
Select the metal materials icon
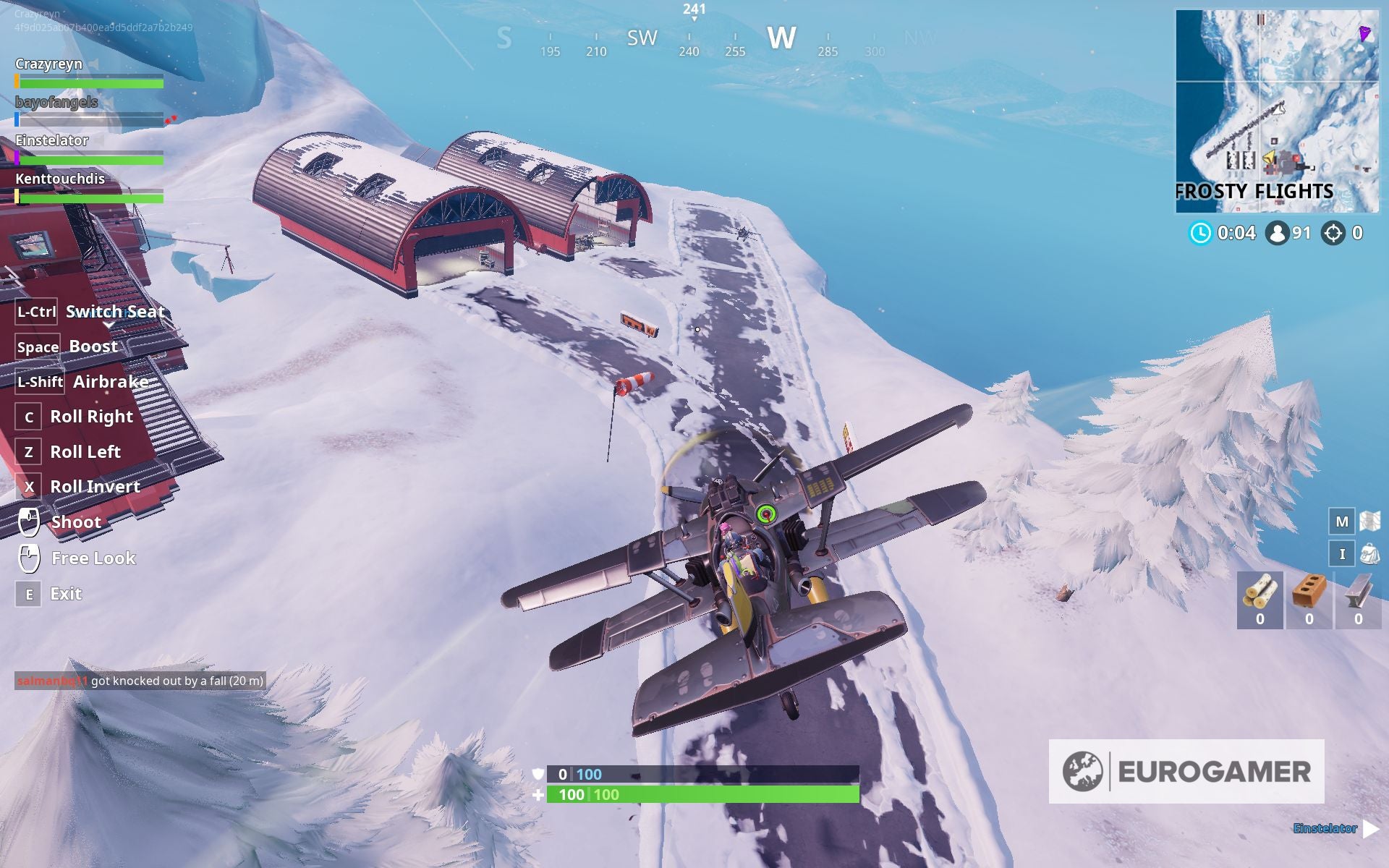[1356, 591]
